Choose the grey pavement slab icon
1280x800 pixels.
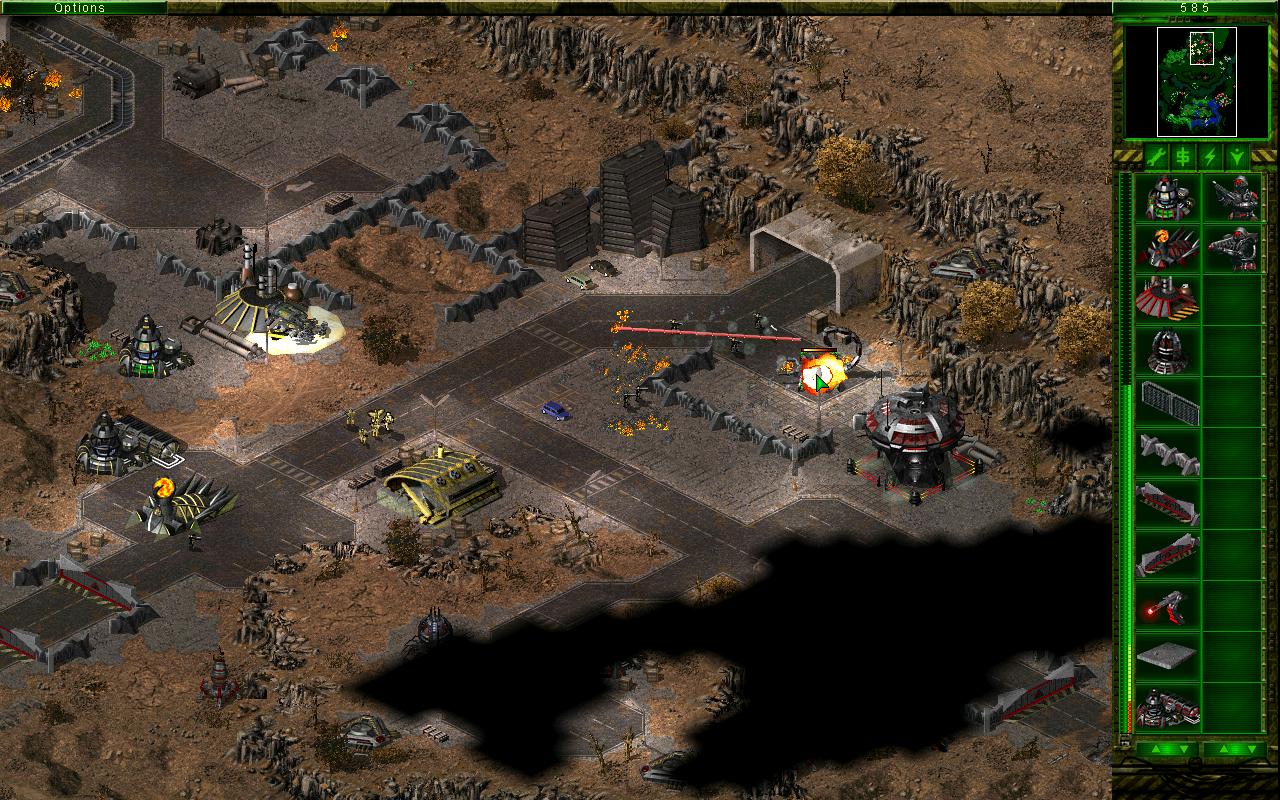click(x=1167, y=657)
